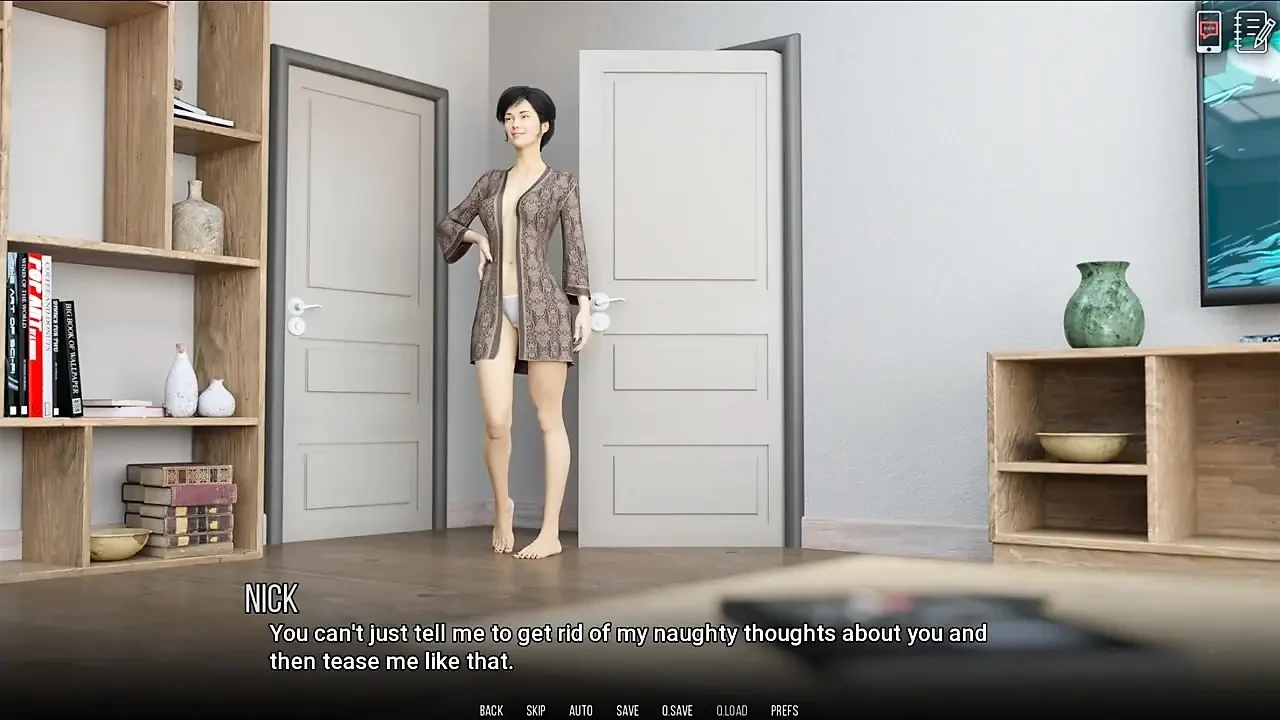
Task: Perform a Q.SAVE quick save
Action: tap(677, 710)
